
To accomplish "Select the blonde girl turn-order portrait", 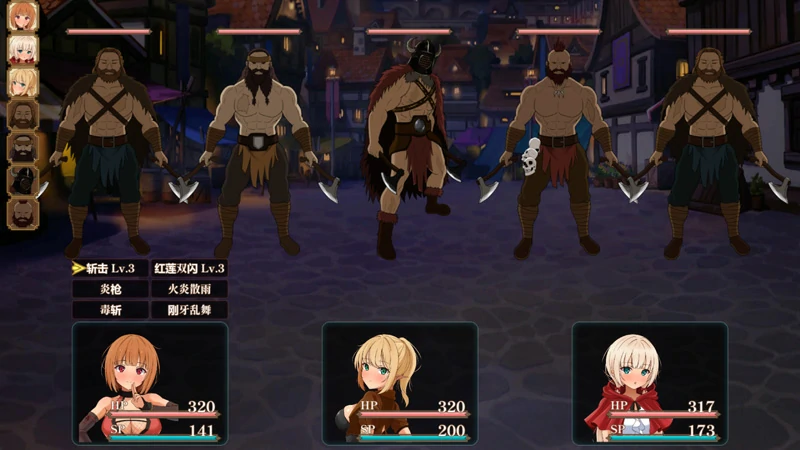I will pyautogui.click(x=22, y=82).
